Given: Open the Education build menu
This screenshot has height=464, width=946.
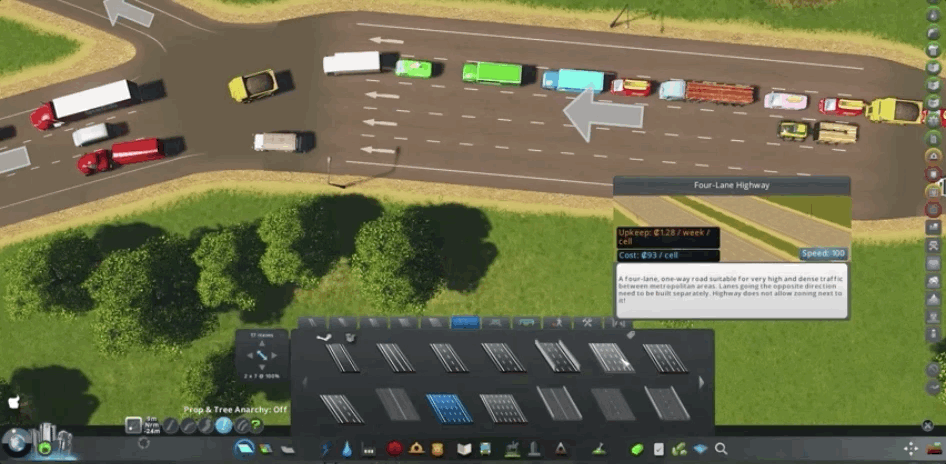Looking at the screenshot, I should (x=464, y=449).
